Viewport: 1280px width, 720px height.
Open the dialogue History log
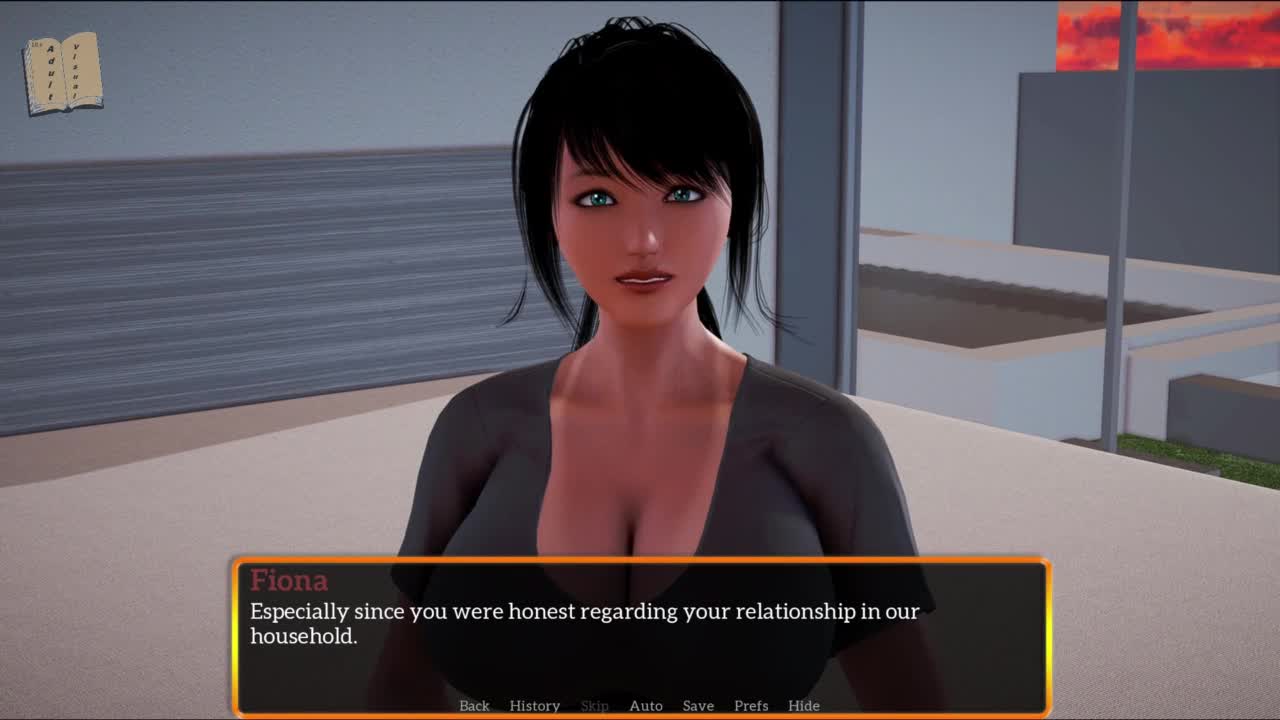click(534, 705)
